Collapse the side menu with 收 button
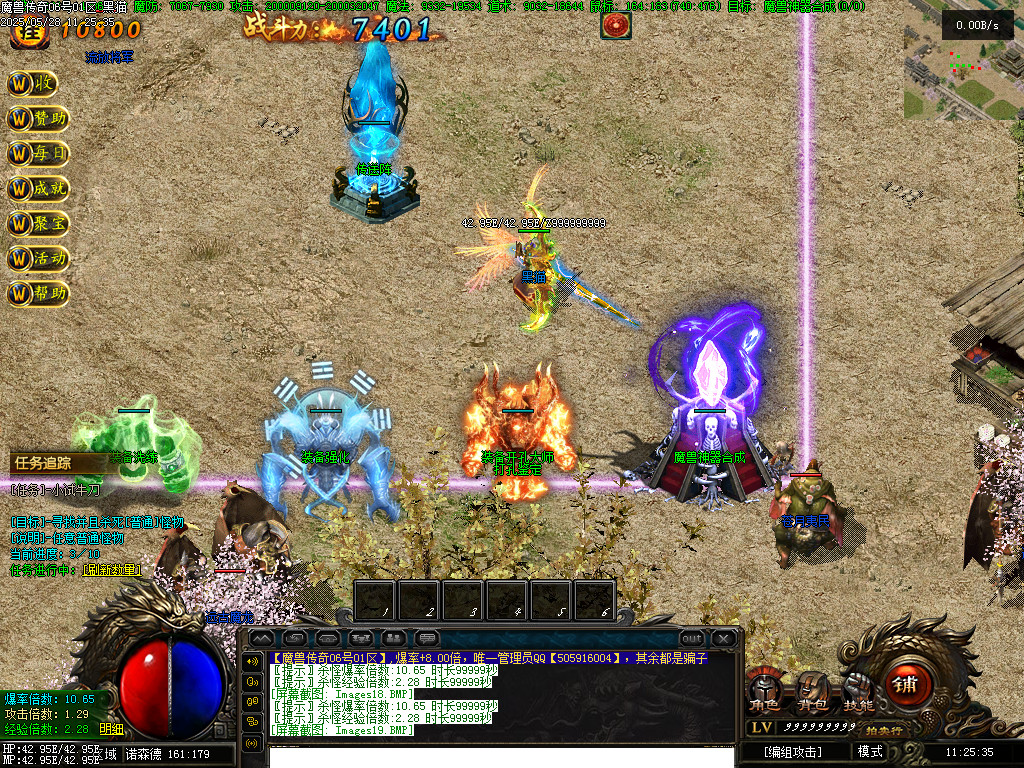 [x=34, y=84]
